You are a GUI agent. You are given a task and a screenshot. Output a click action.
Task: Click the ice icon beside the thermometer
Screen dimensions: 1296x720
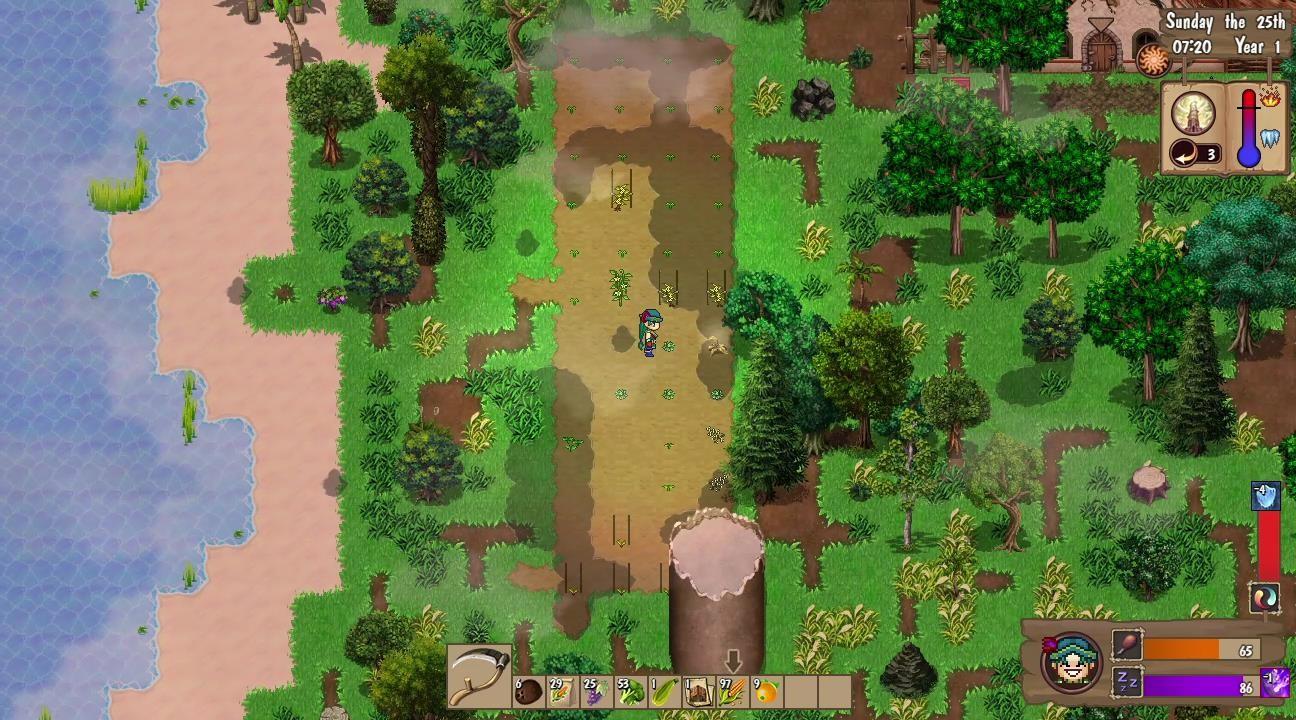point(1269,138)
